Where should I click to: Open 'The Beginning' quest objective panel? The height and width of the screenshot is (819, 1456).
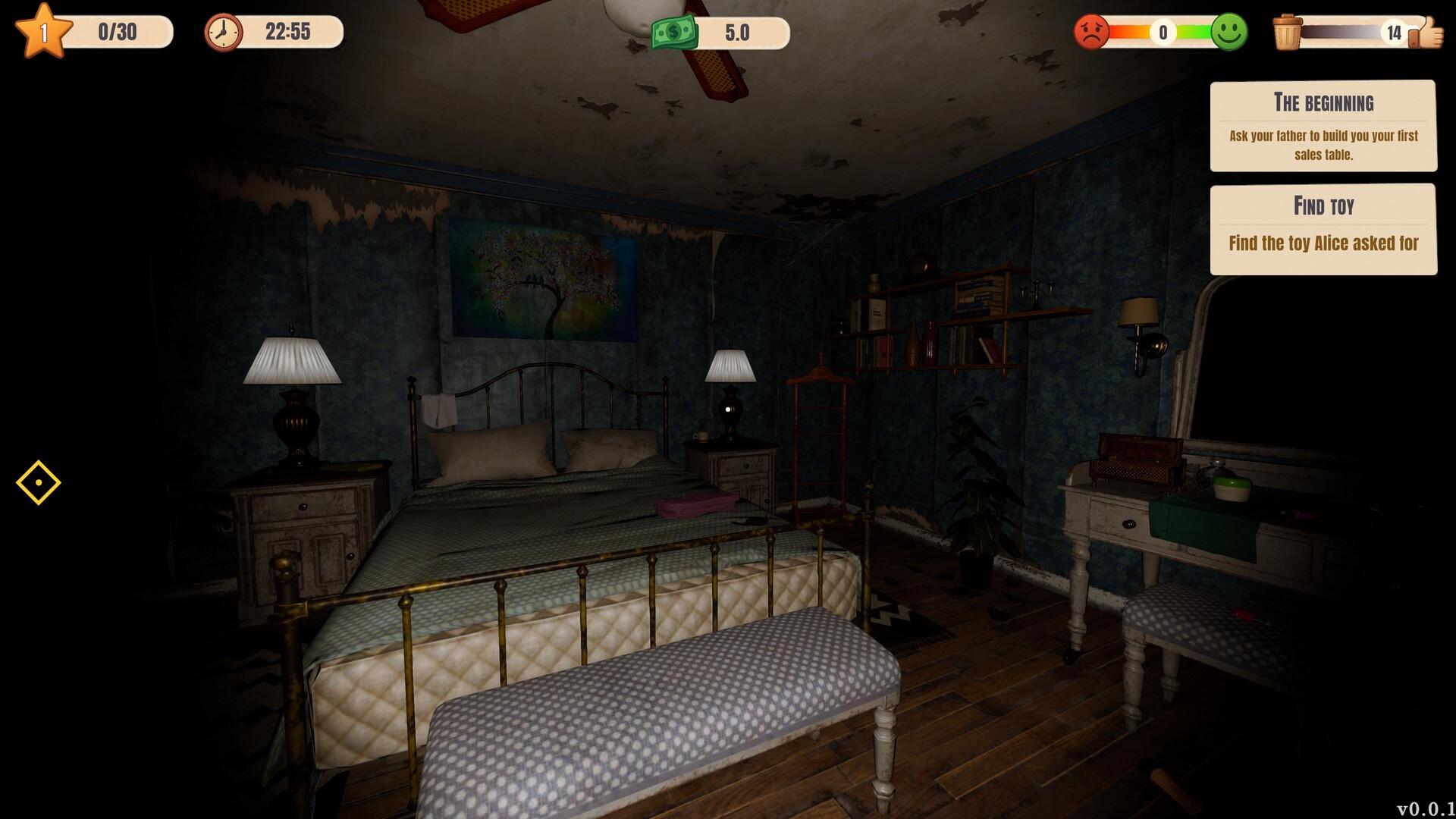(1323, 126)
